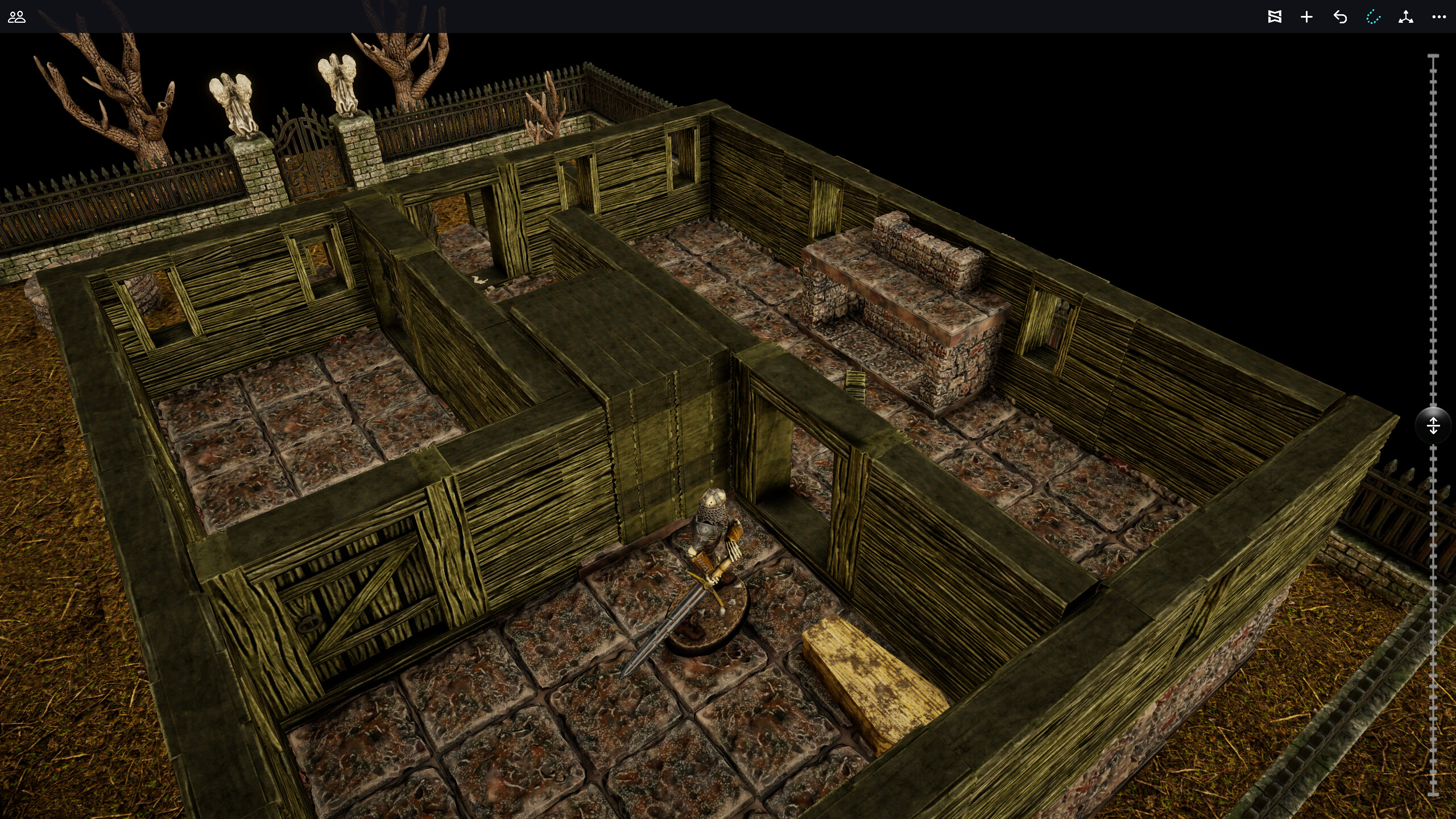
Task: Undo the last action with the arrow icon
Action: click(x=1340, y=17)
